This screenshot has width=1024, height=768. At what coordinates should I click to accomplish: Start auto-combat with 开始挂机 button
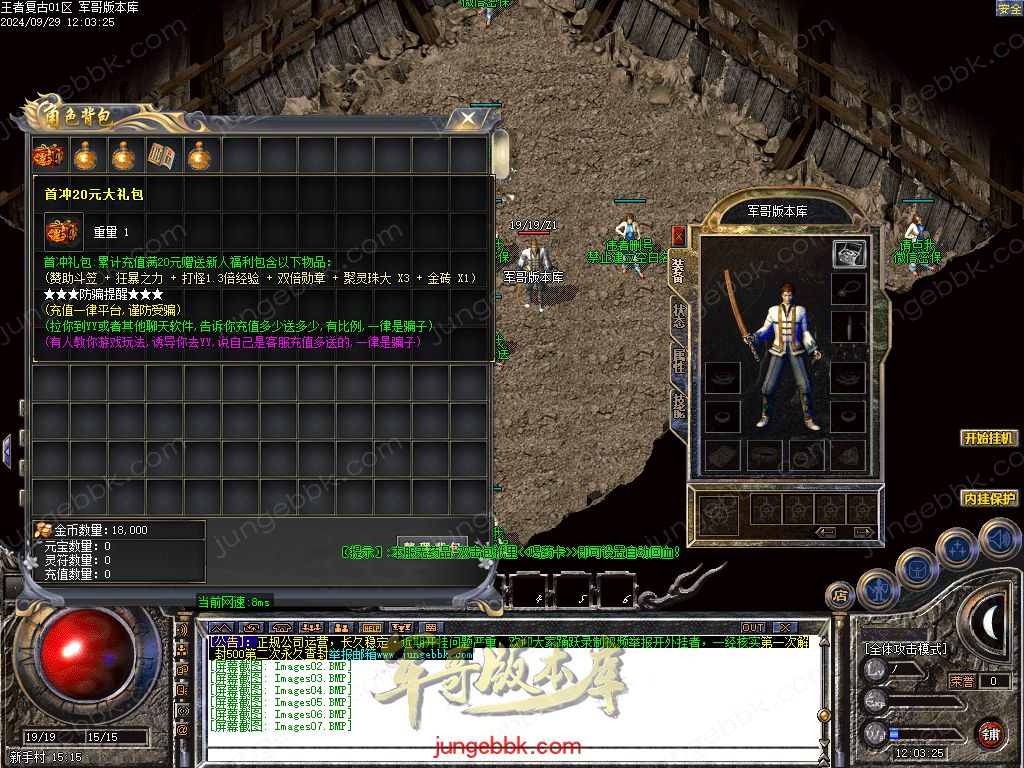point(989,438)
